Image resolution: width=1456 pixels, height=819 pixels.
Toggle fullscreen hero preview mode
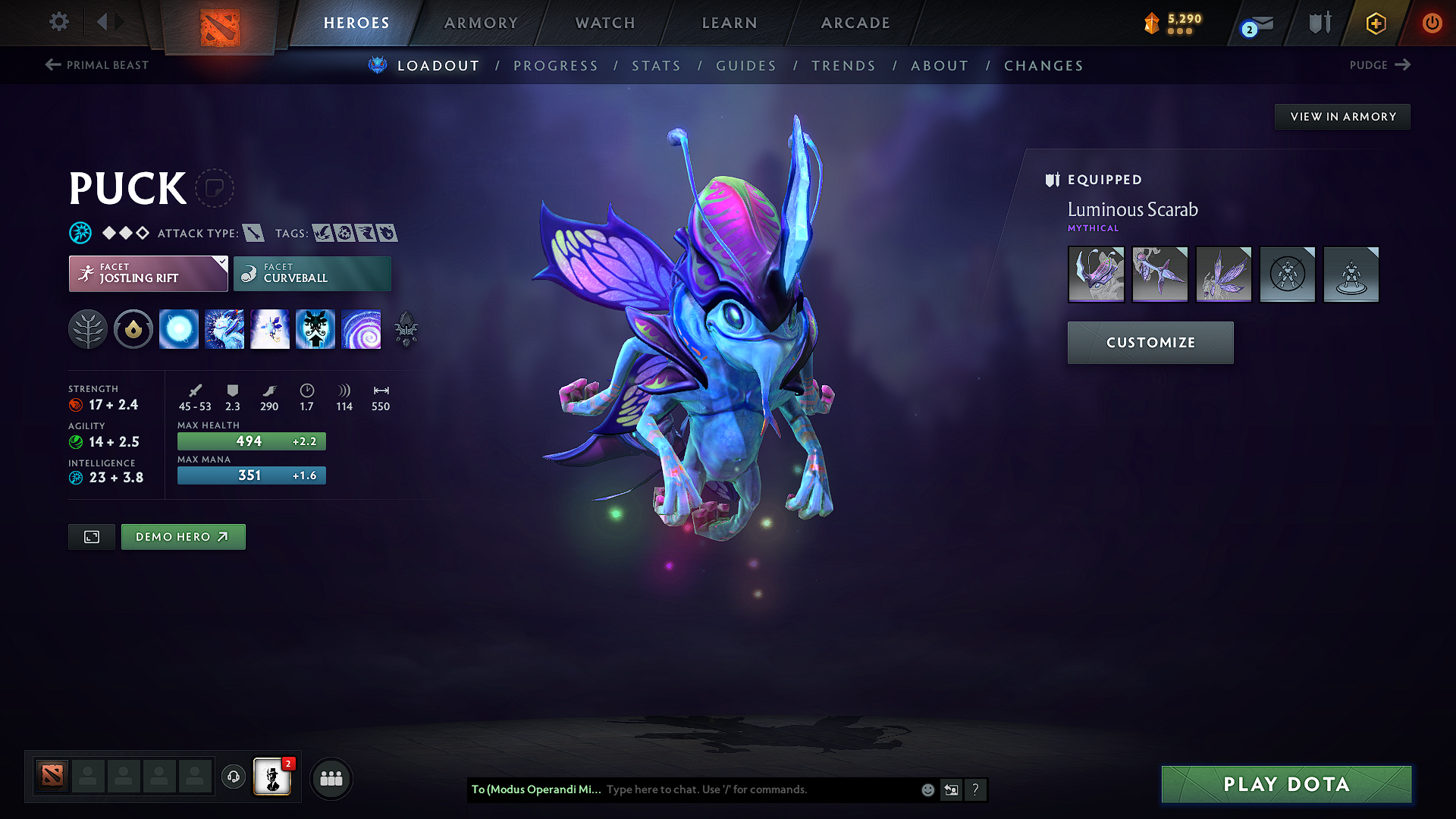91,536
